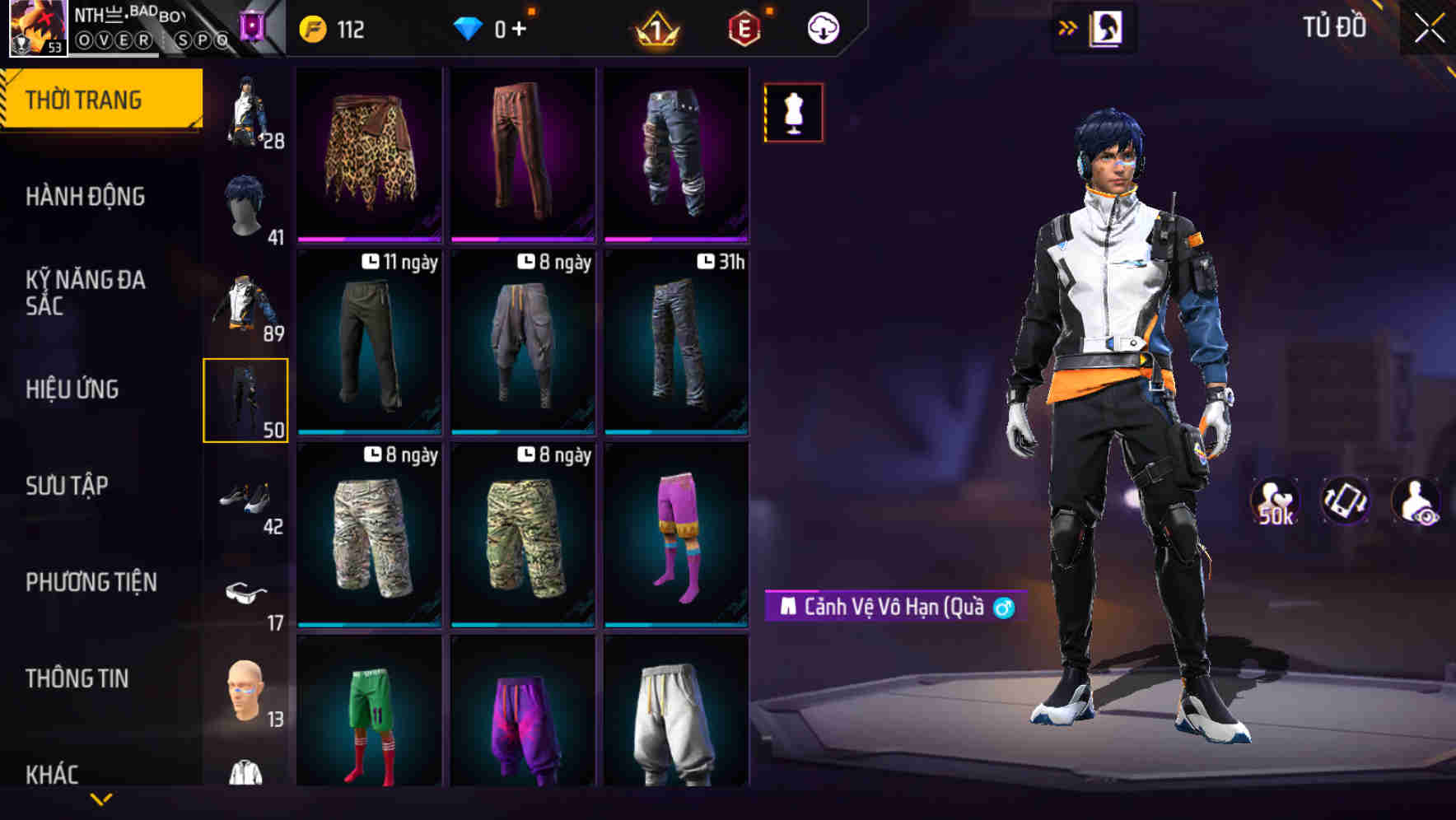This screenshot has width=1456, height=820.
Task: Open the fashion lookbook icon near TỦ ĐỒ
Action: pyautogui.click(x=1108, y=27)
